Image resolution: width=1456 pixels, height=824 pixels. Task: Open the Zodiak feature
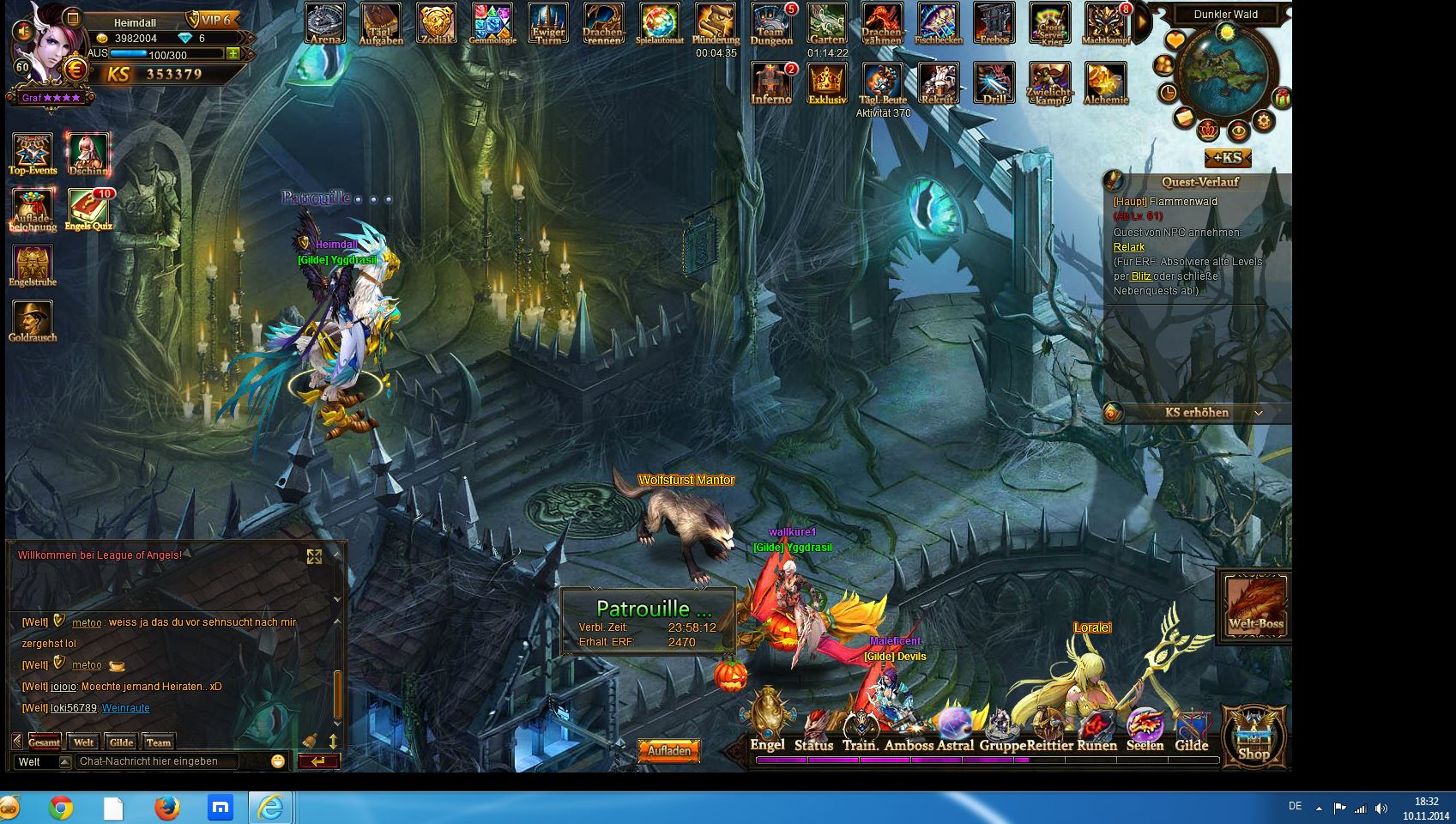437,23
